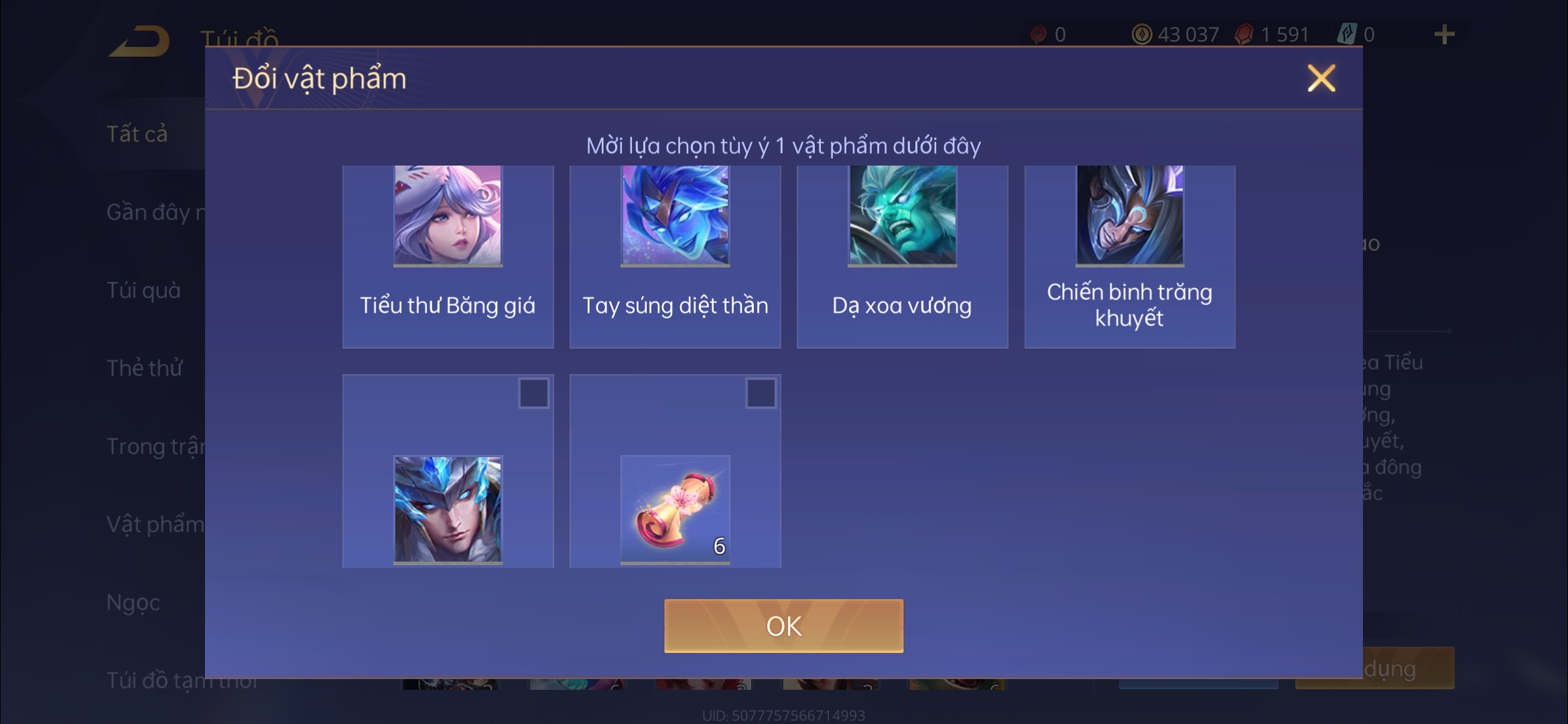Confirm selection with the OK button

[x=783, y=625]
